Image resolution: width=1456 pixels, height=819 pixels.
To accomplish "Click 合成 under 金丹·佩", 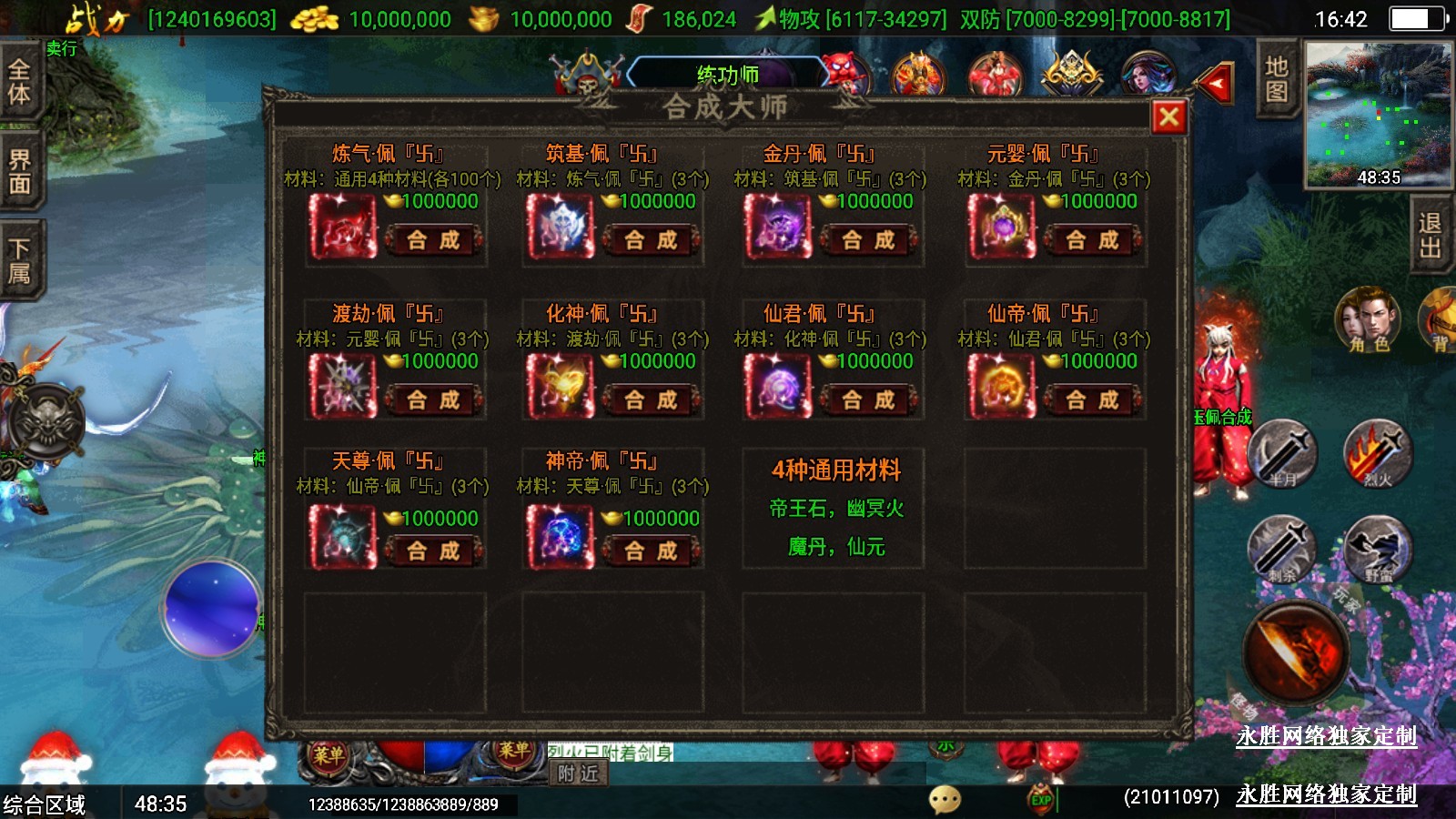I will coord(868,240).
